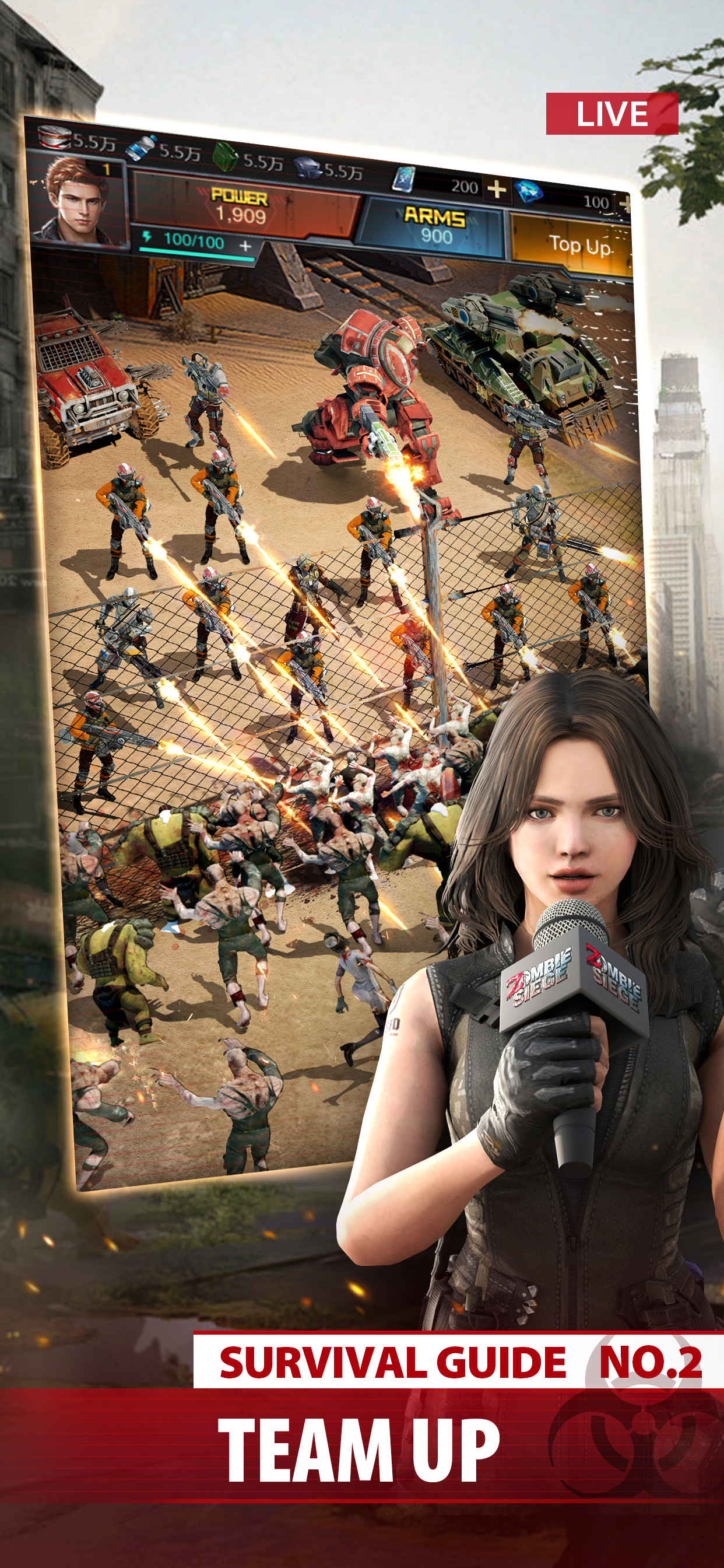Add more cards with the plus beside 200
The height and width of the screenshot is (1568, 724).
tap(497, 190)
